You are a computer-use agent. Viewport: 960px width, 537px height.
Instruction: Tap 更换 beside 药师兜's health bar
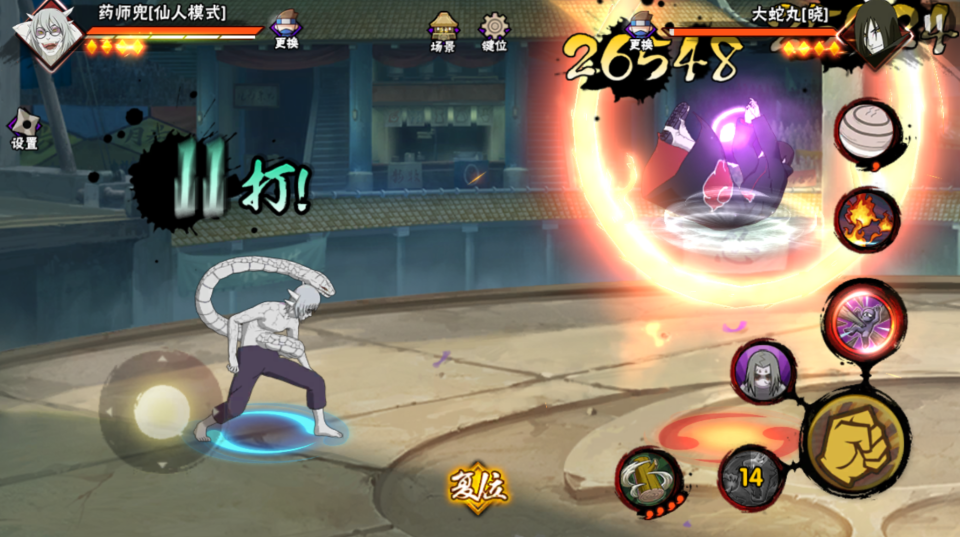285,29
